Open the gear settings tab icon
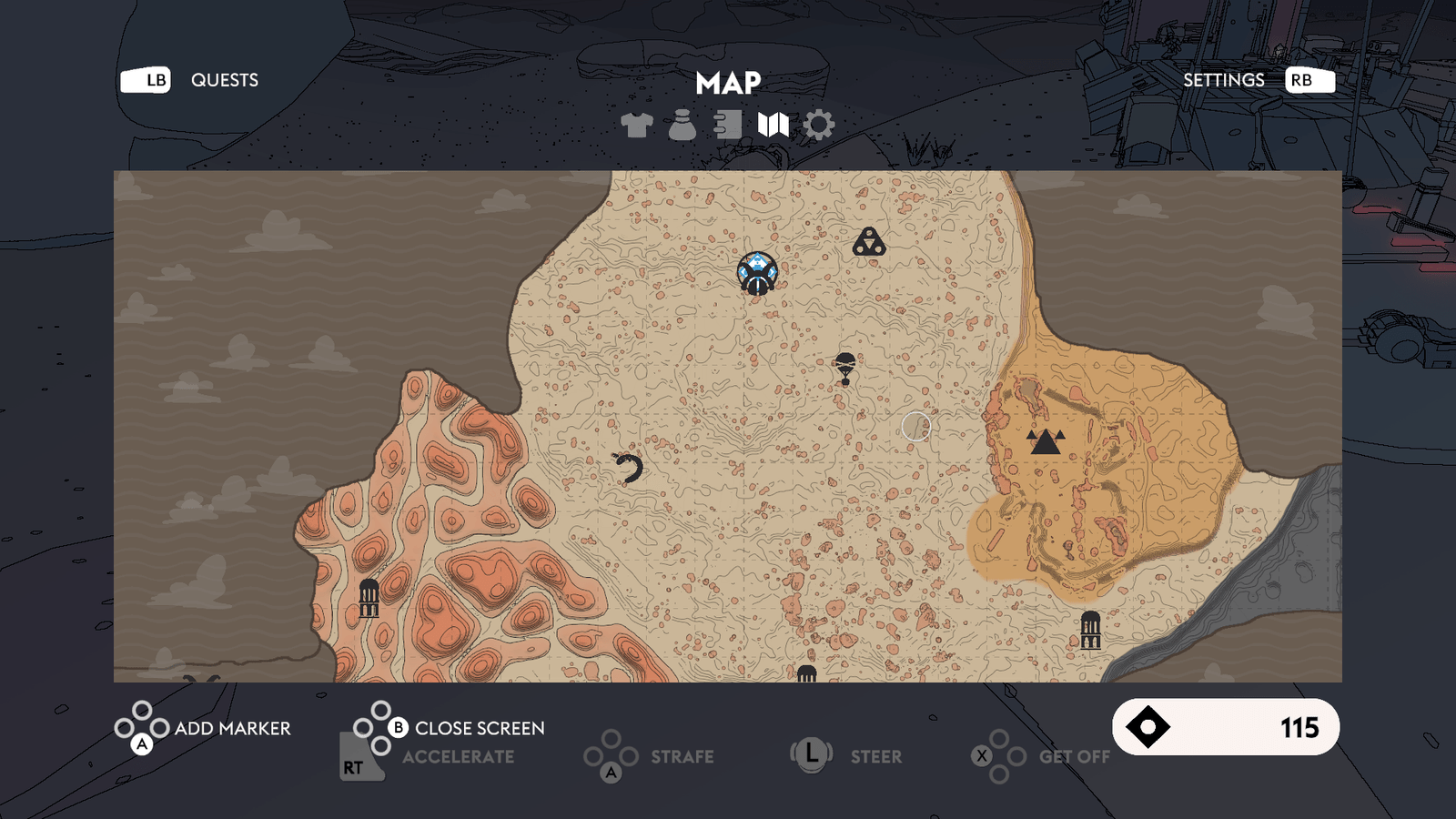Screen dimensions: 1456x819 pos(819,125)
